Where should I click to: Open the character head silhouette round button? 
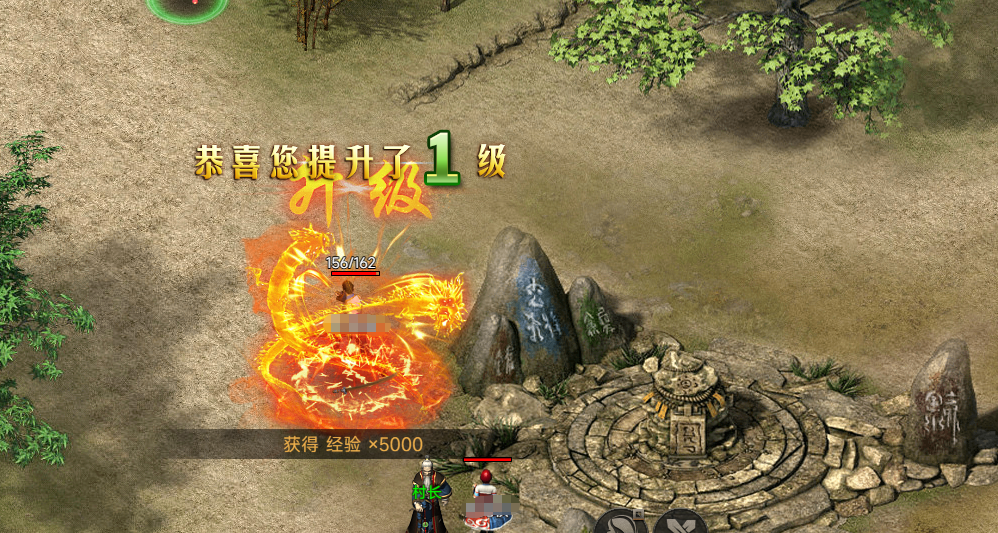point(620,523)
